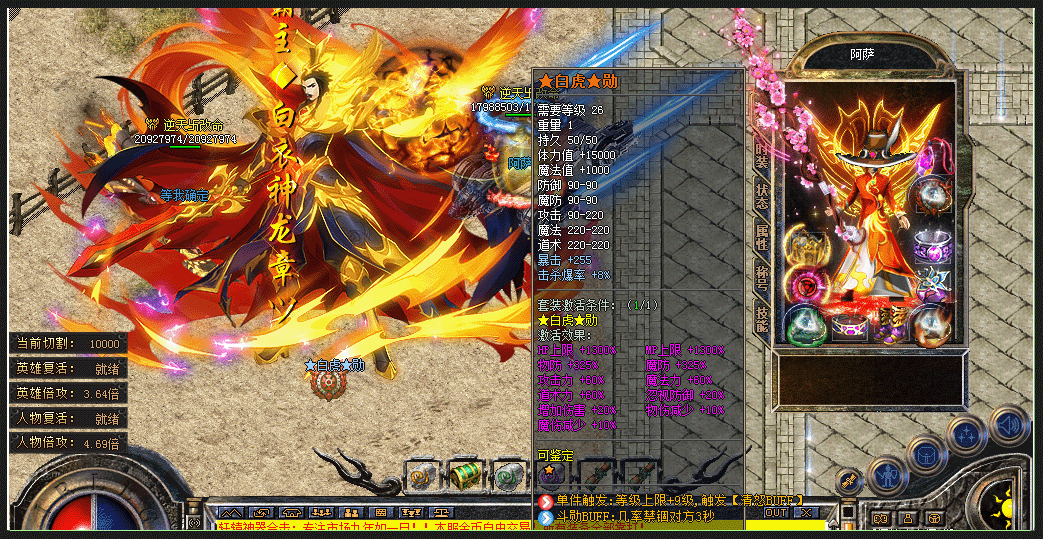The width and height of the screenshot is (1044, 539).
Task: Click the satellite icon button
Action: (x=848, y=482)
